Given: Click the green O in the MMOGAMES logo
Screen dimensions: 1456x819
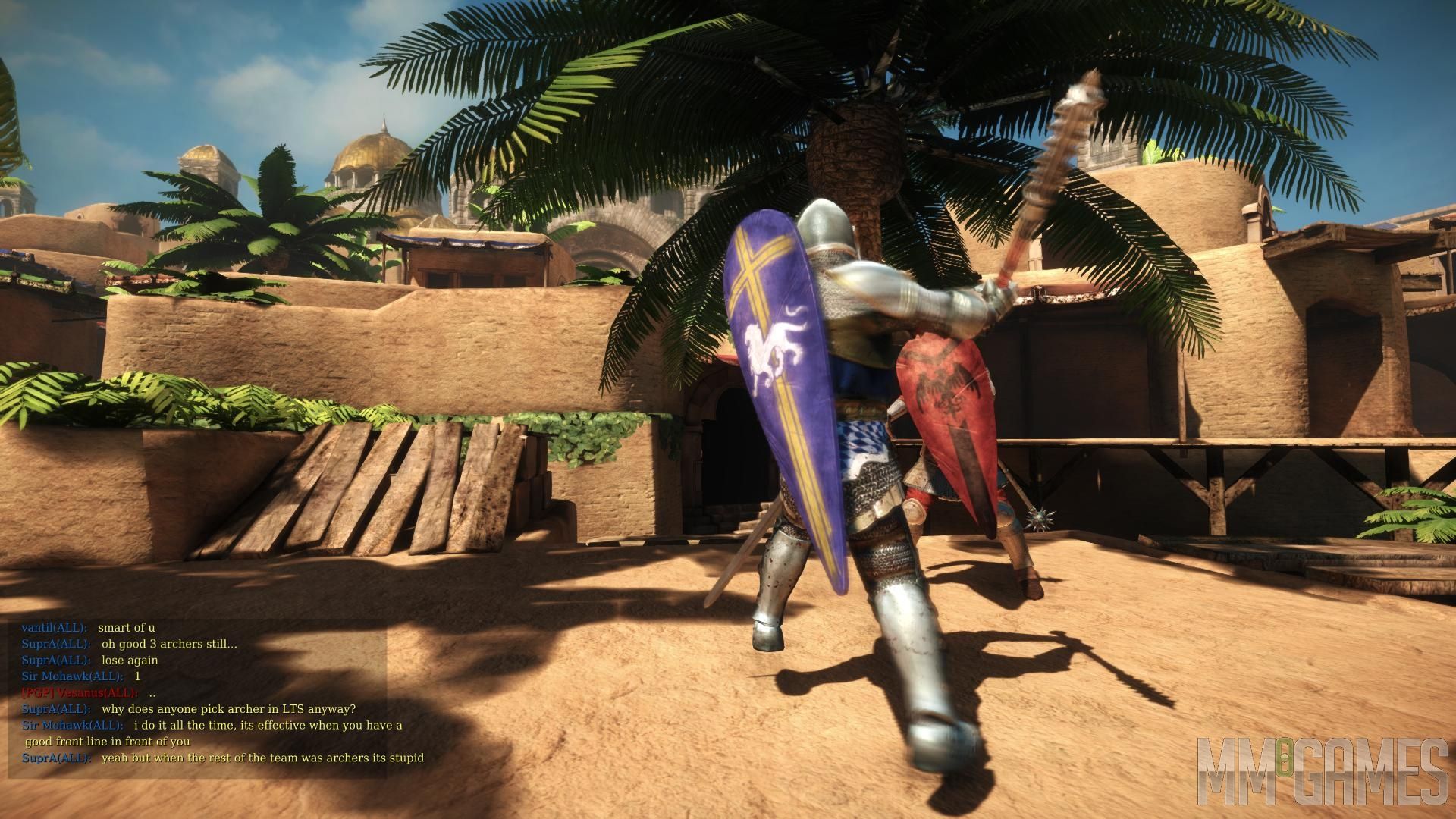Looking at the screenshot, I should click(1284, 757).
